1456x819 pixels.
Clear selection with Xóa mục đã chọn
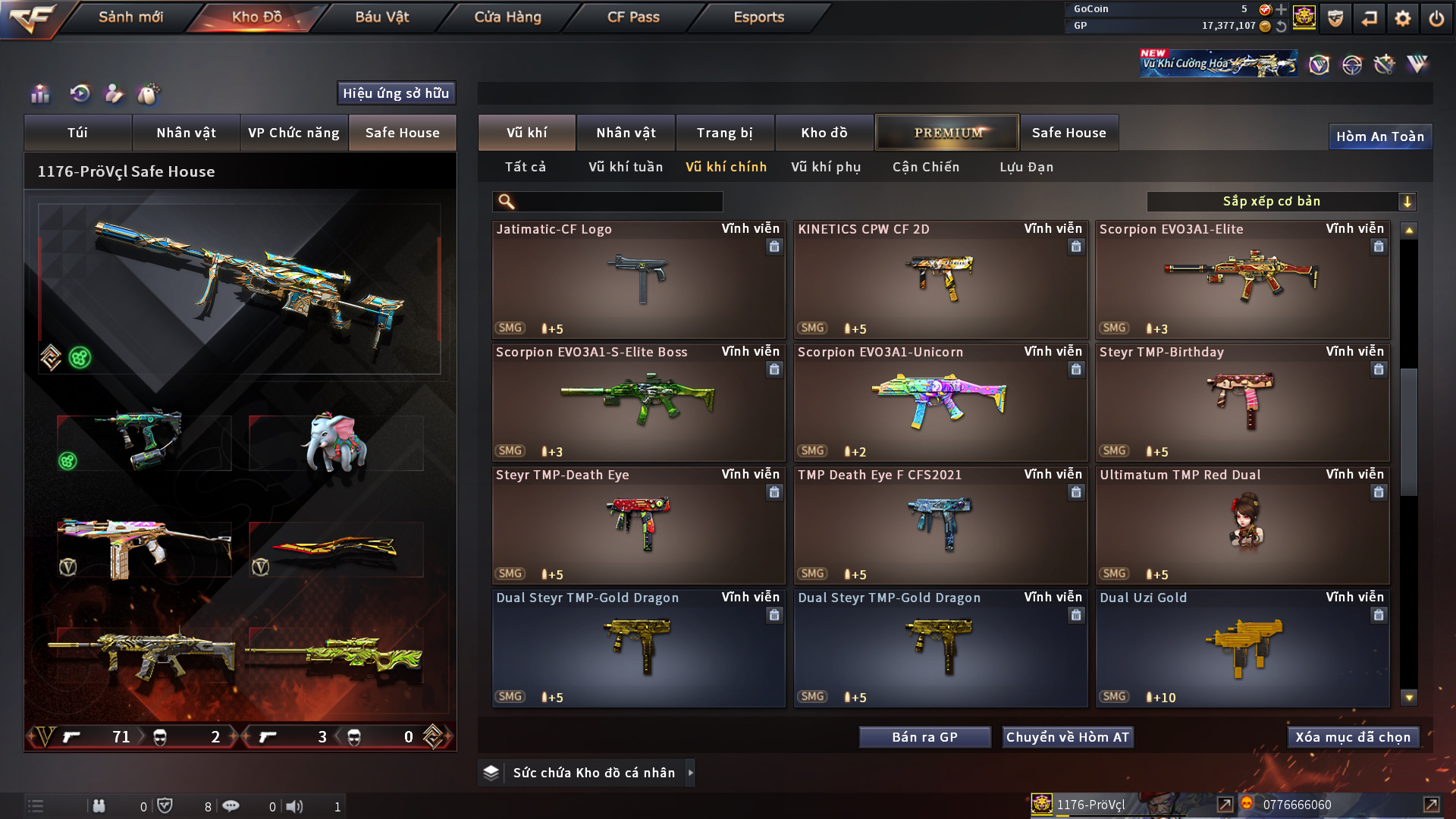(1353, 737)
